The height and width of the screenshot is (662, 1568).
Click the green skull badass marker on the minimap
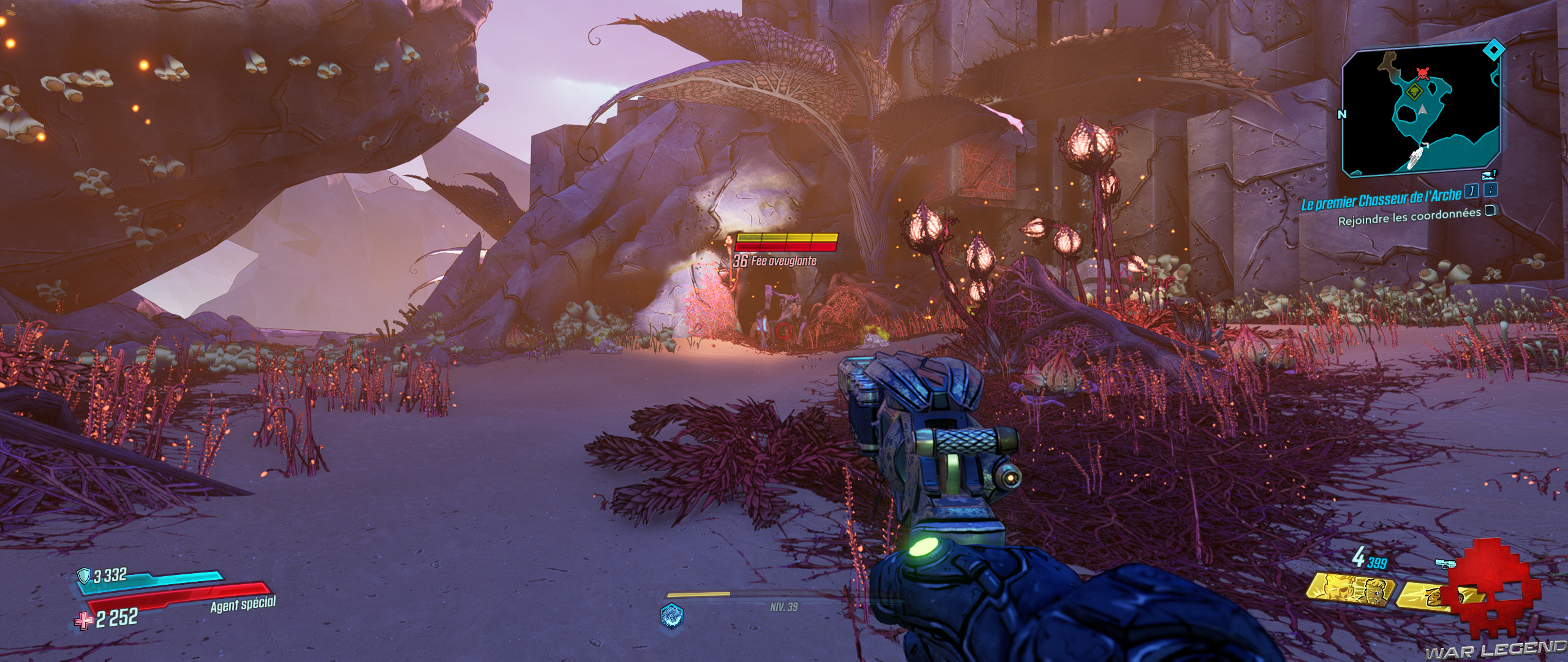coord(1414,91)
